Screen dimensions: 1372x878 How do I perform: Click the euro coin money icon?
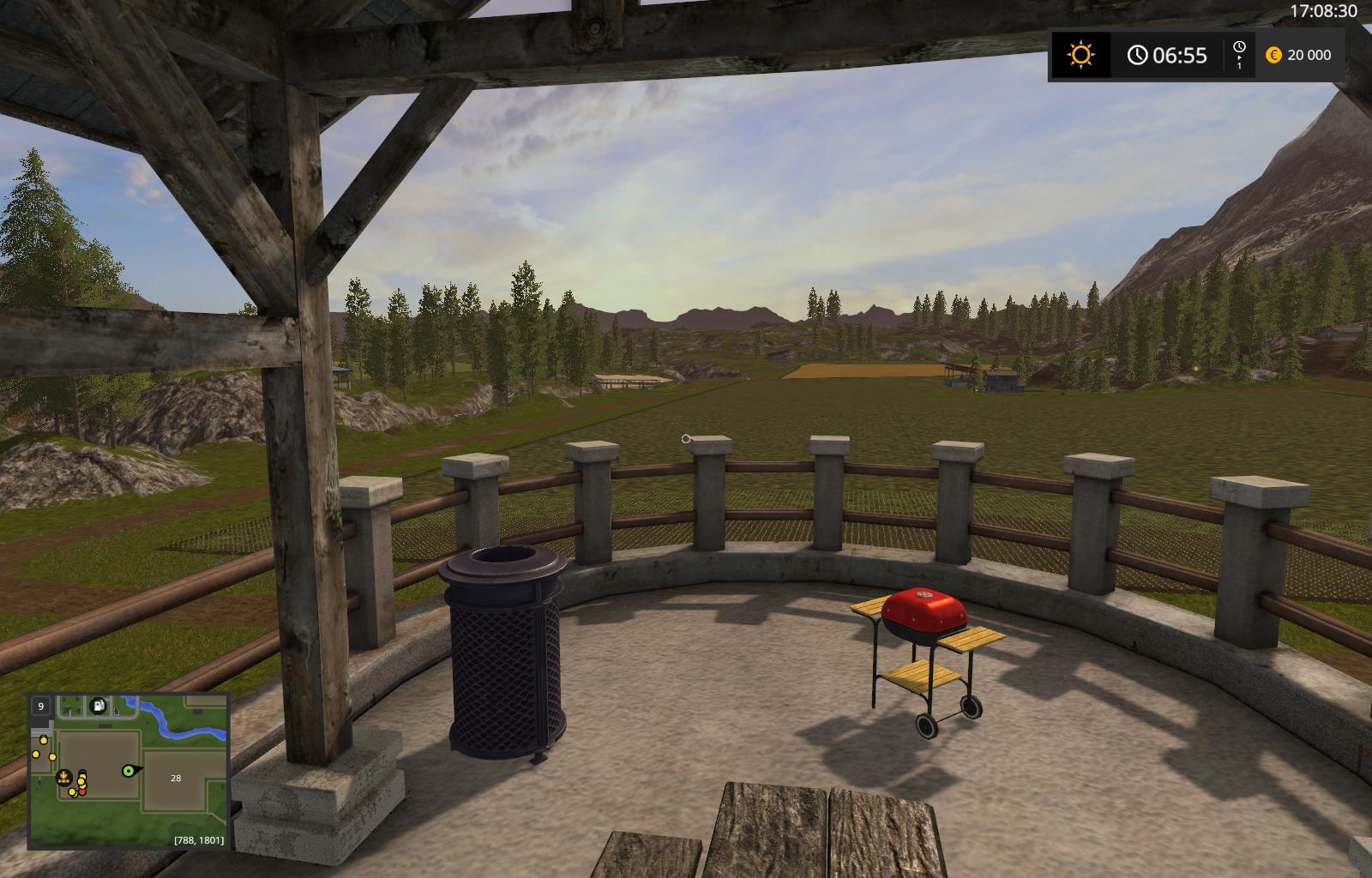1273,55
